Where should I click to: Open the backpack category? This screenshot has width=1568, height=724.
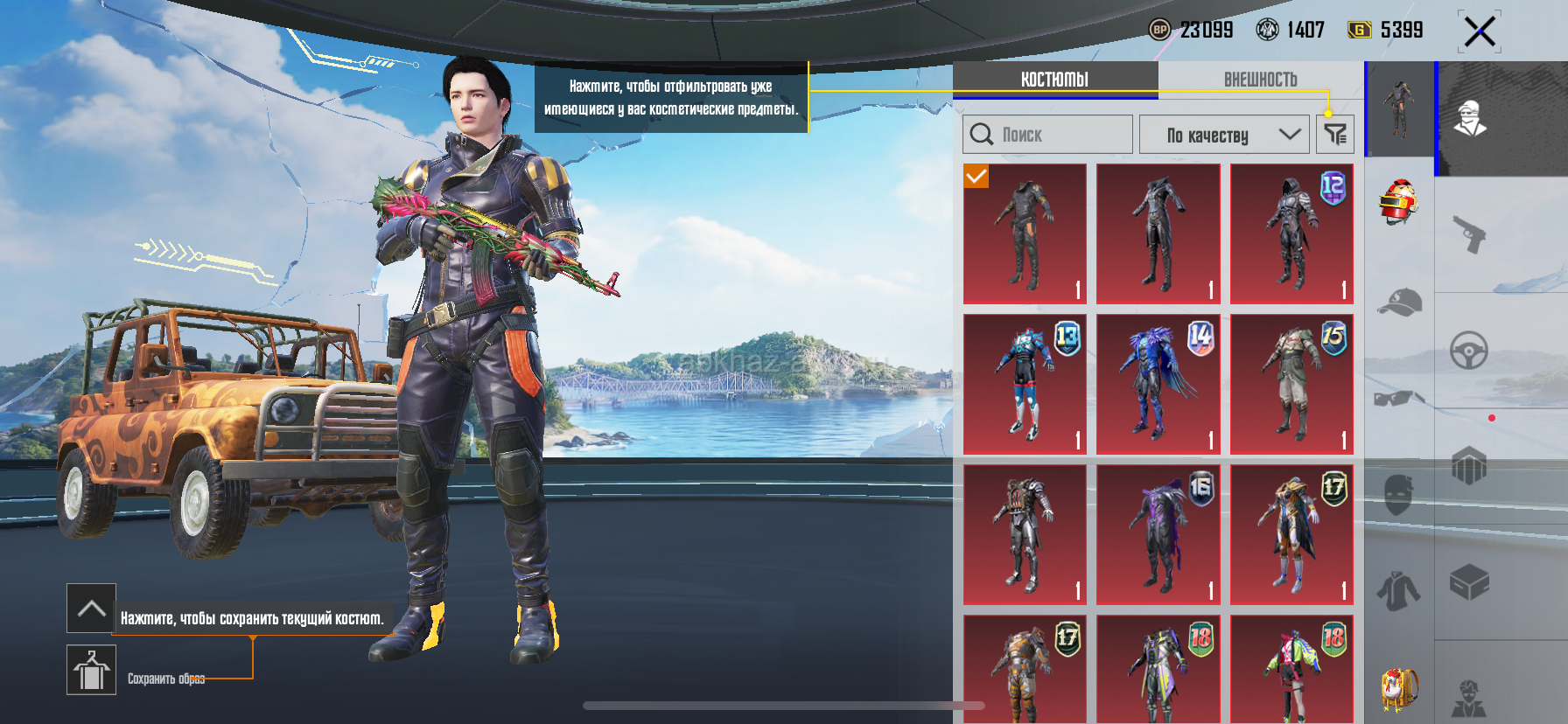tap(1398, 689)
